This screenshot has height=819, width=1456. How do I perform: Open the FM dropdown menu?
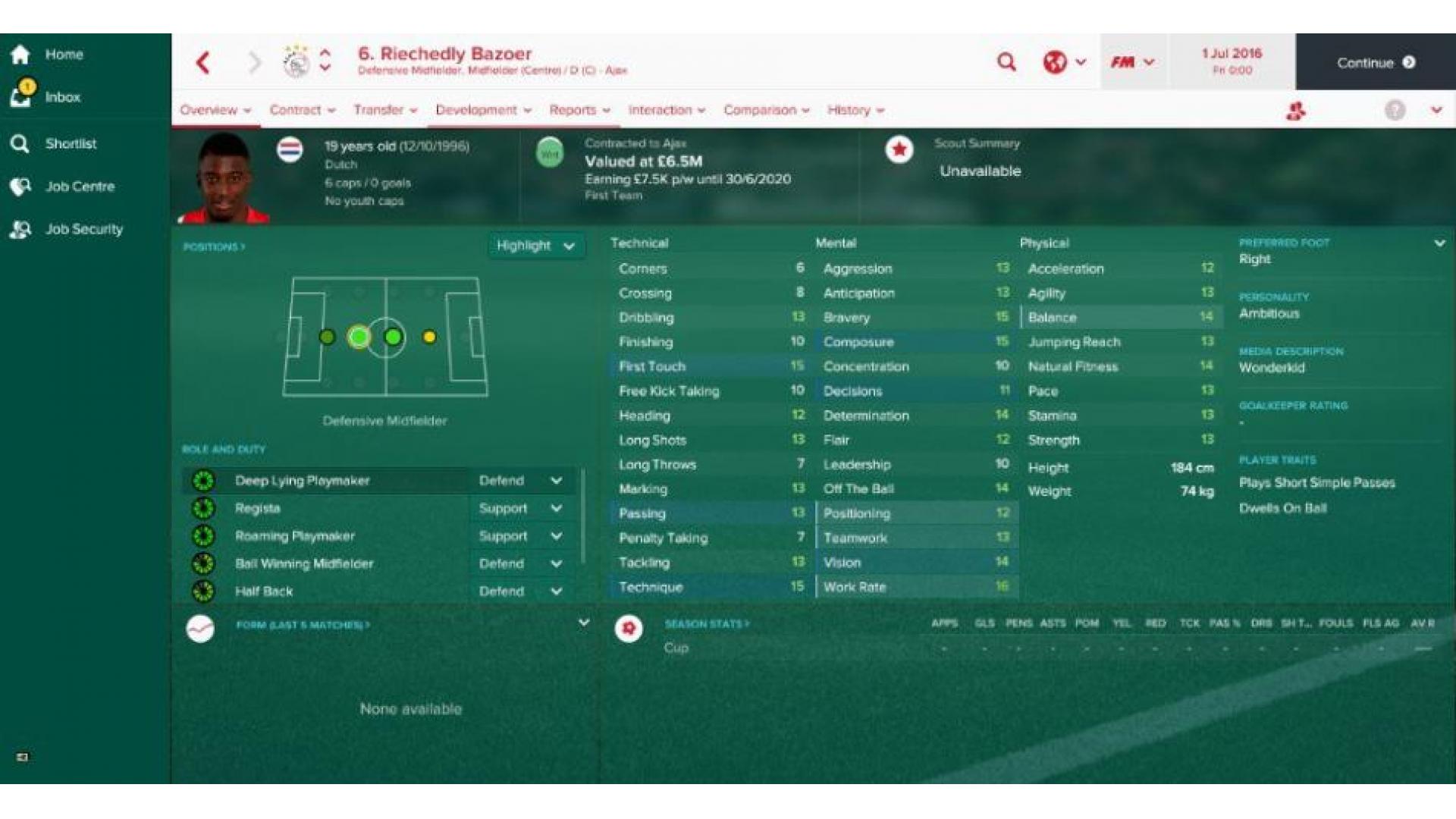[x=1132, y=62]
